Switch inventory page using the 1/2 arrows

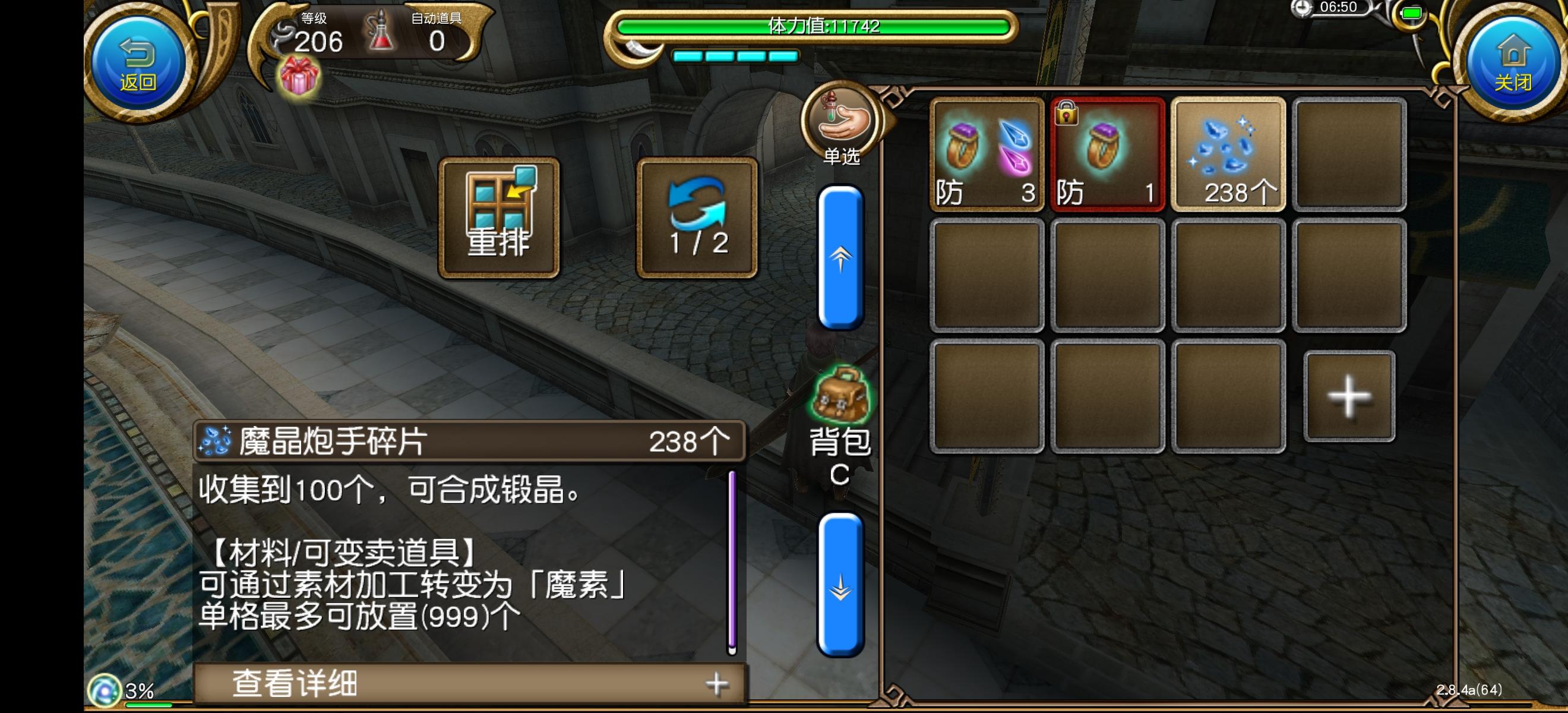pyautogui.click(x=696, y=216)
